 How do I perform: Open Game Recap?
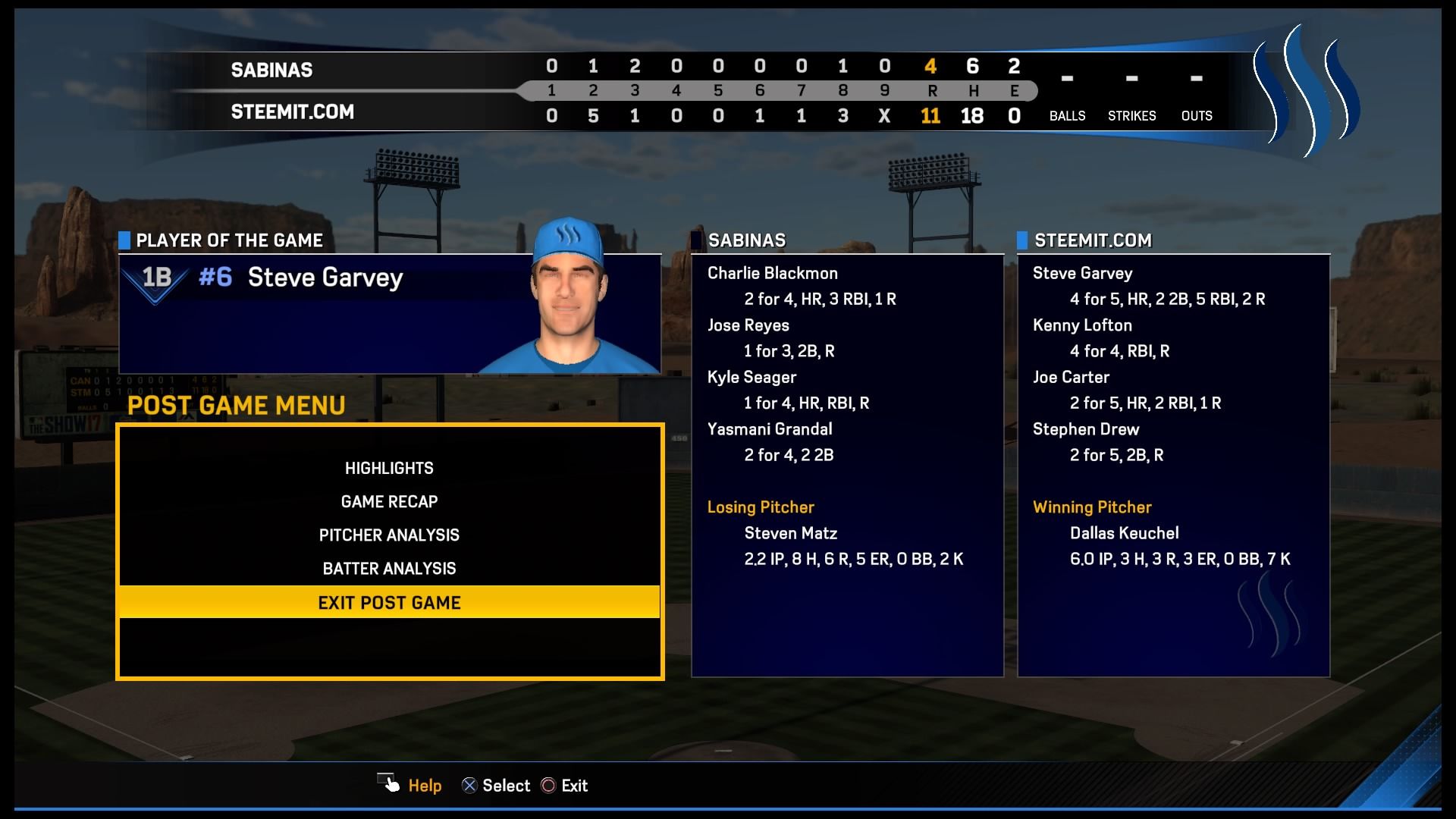[389, 501]
